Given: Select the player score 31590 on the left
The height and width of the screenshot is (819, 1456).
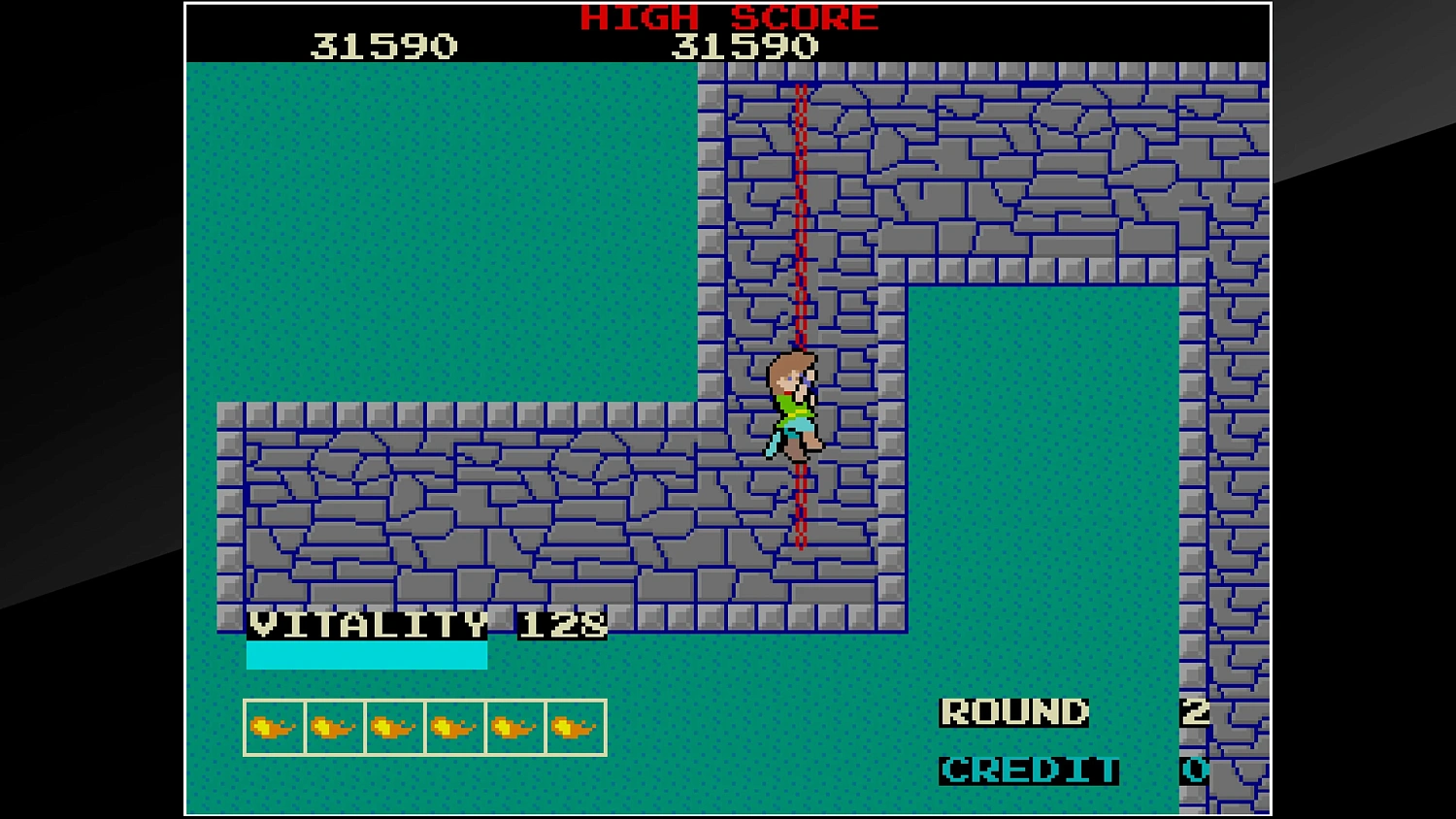Looking at the screenshot, I should tap(385, 44).
